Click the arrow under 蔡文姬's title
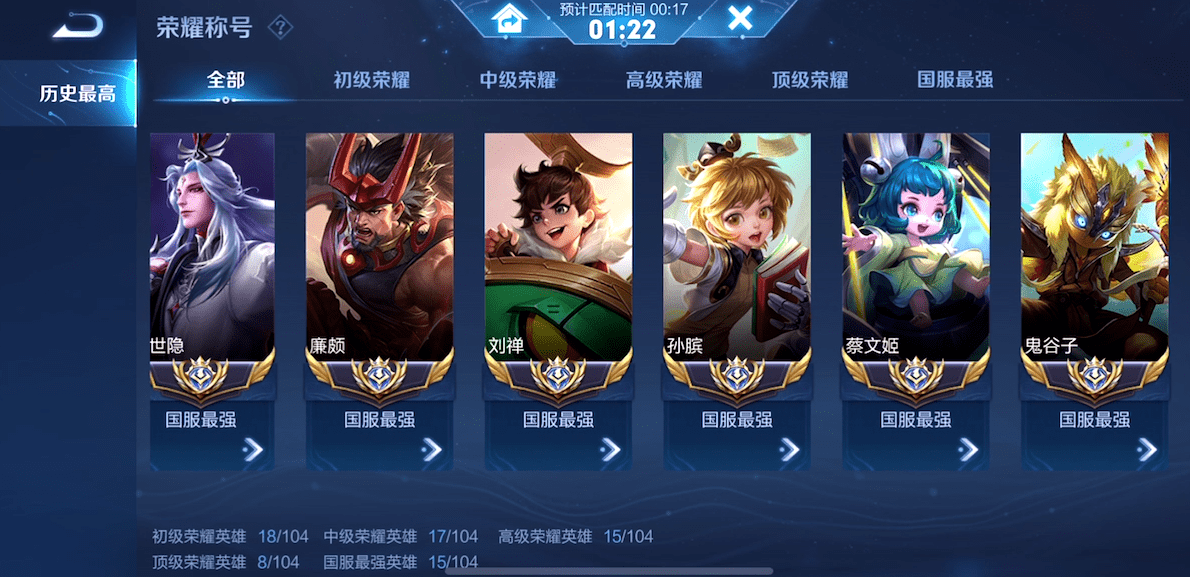The image size is (1190, 577). click(x=968, y=450)
